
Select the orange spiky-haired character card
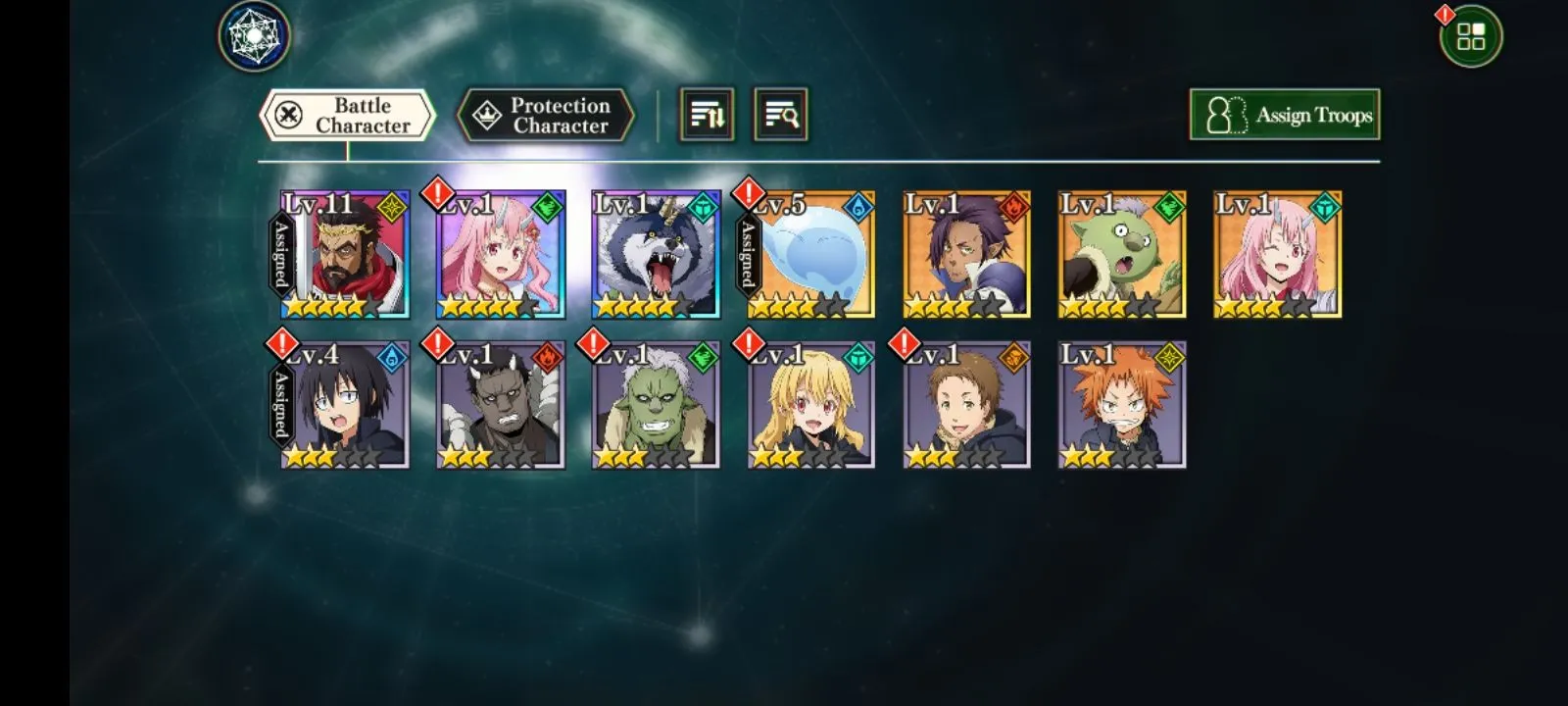click(x=1122, y=405)
